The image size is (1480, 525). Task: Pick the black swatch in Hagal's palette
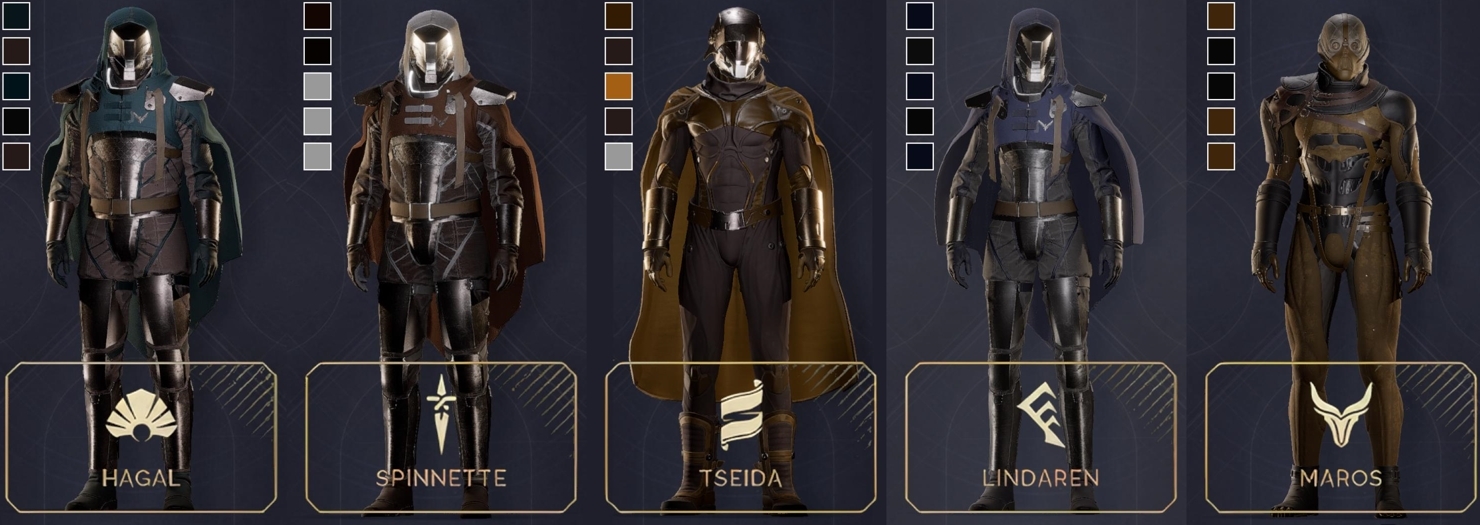click(17, 121)
